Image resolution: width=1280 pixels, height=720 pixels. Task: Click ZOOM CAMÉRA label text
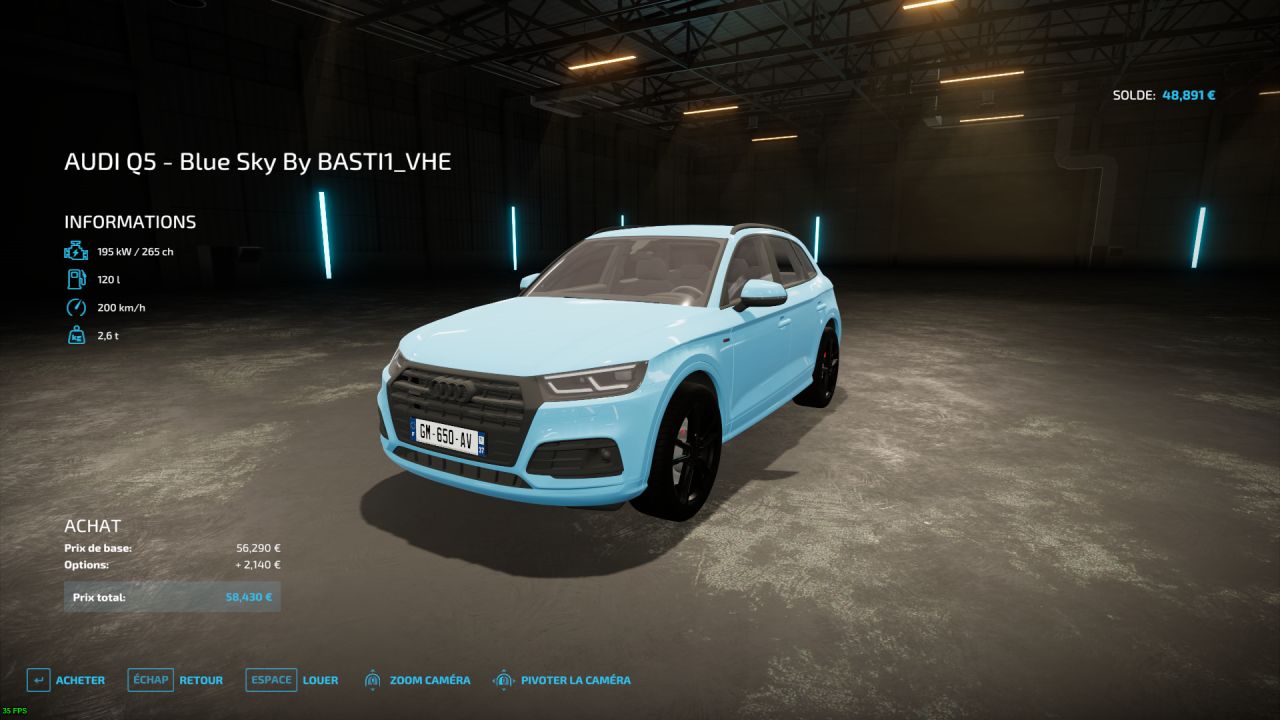(430, 679)
